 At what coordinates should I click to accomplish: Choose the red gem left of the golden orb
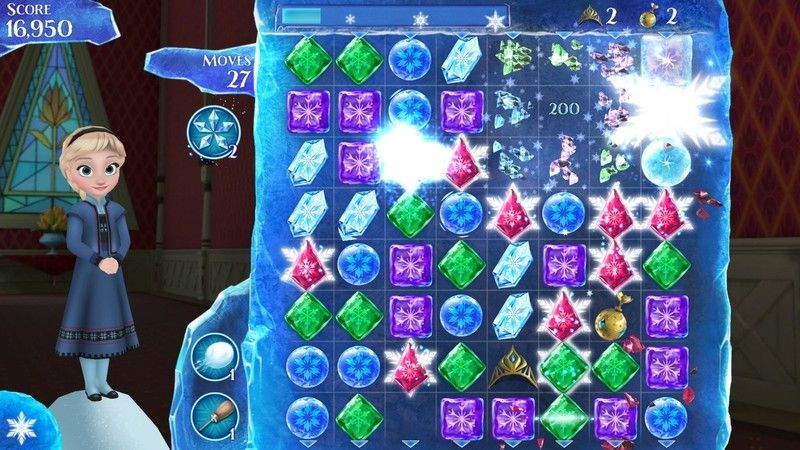coord(564,315)
